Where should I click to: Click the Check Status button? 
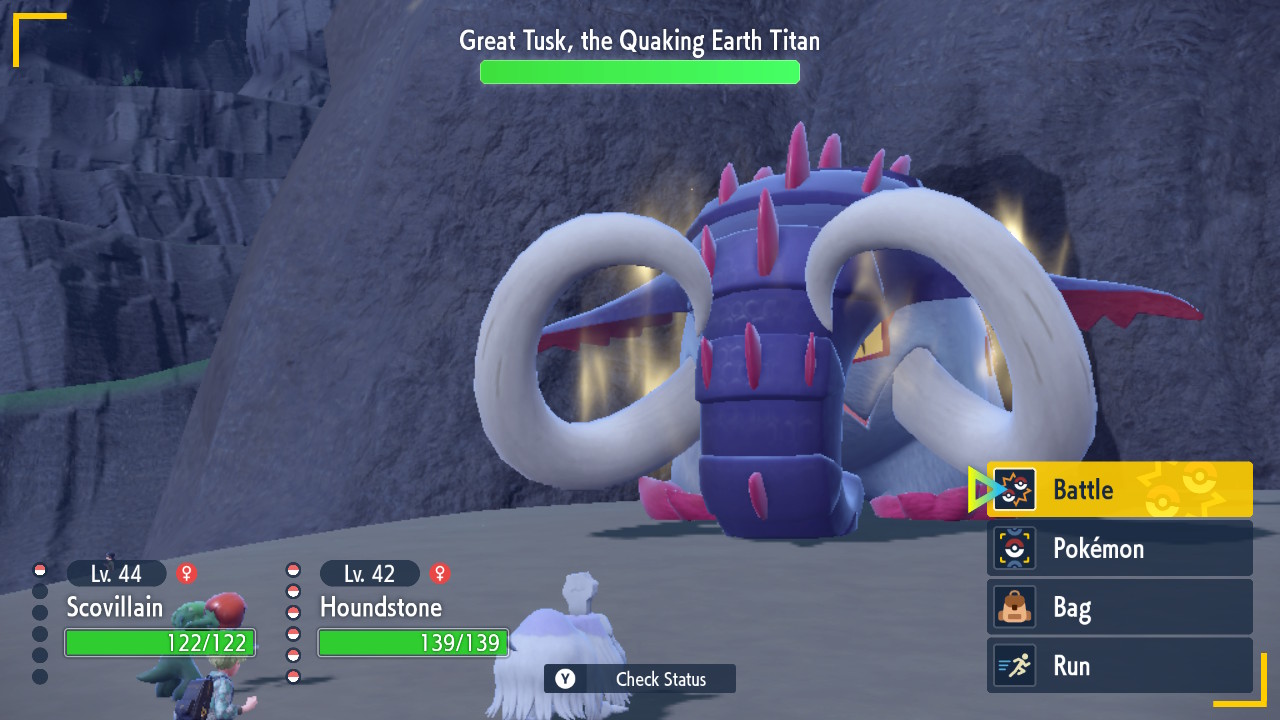coord(640,679)
